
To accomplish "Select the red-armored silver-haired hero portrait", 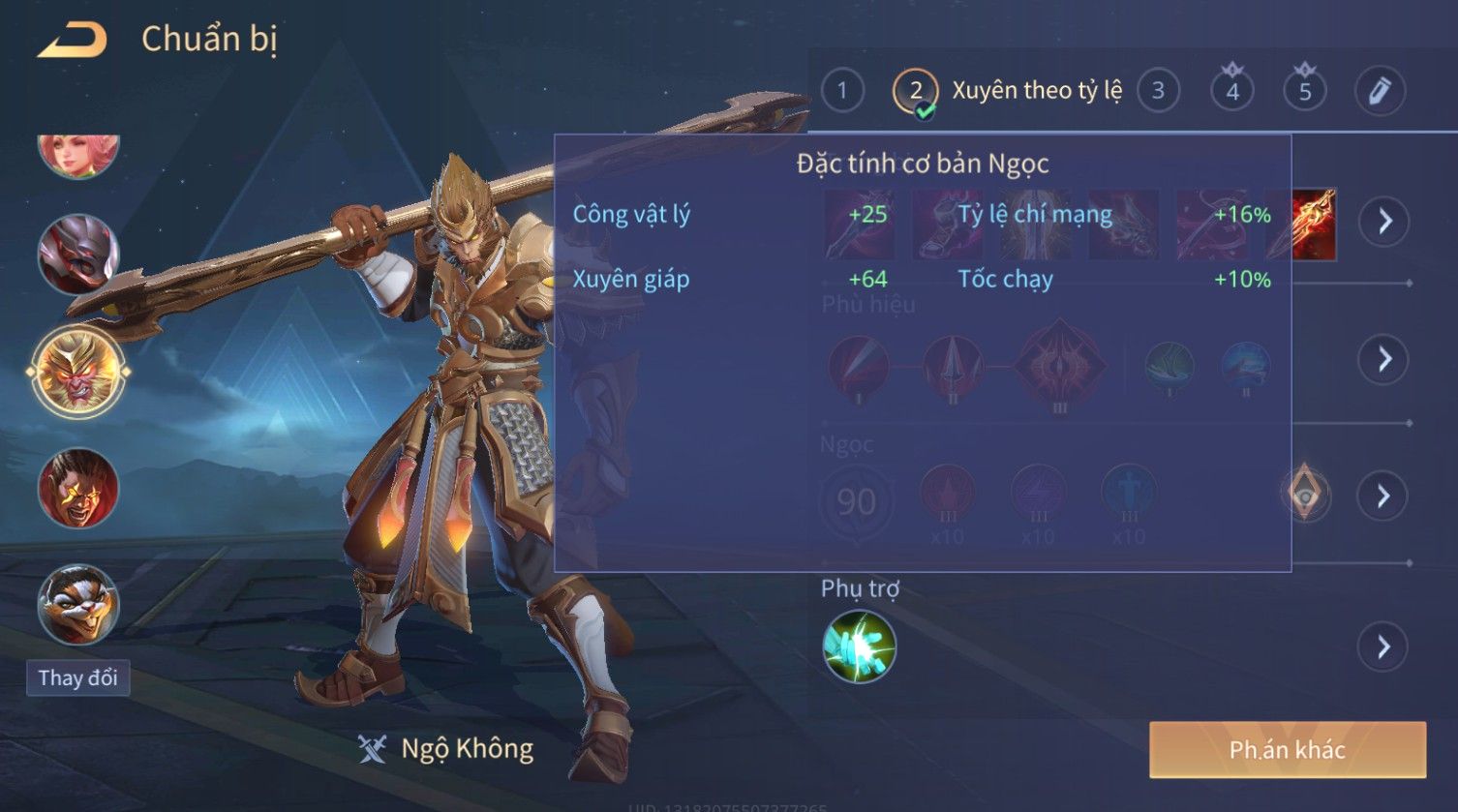I will click(x=78, y=255).
